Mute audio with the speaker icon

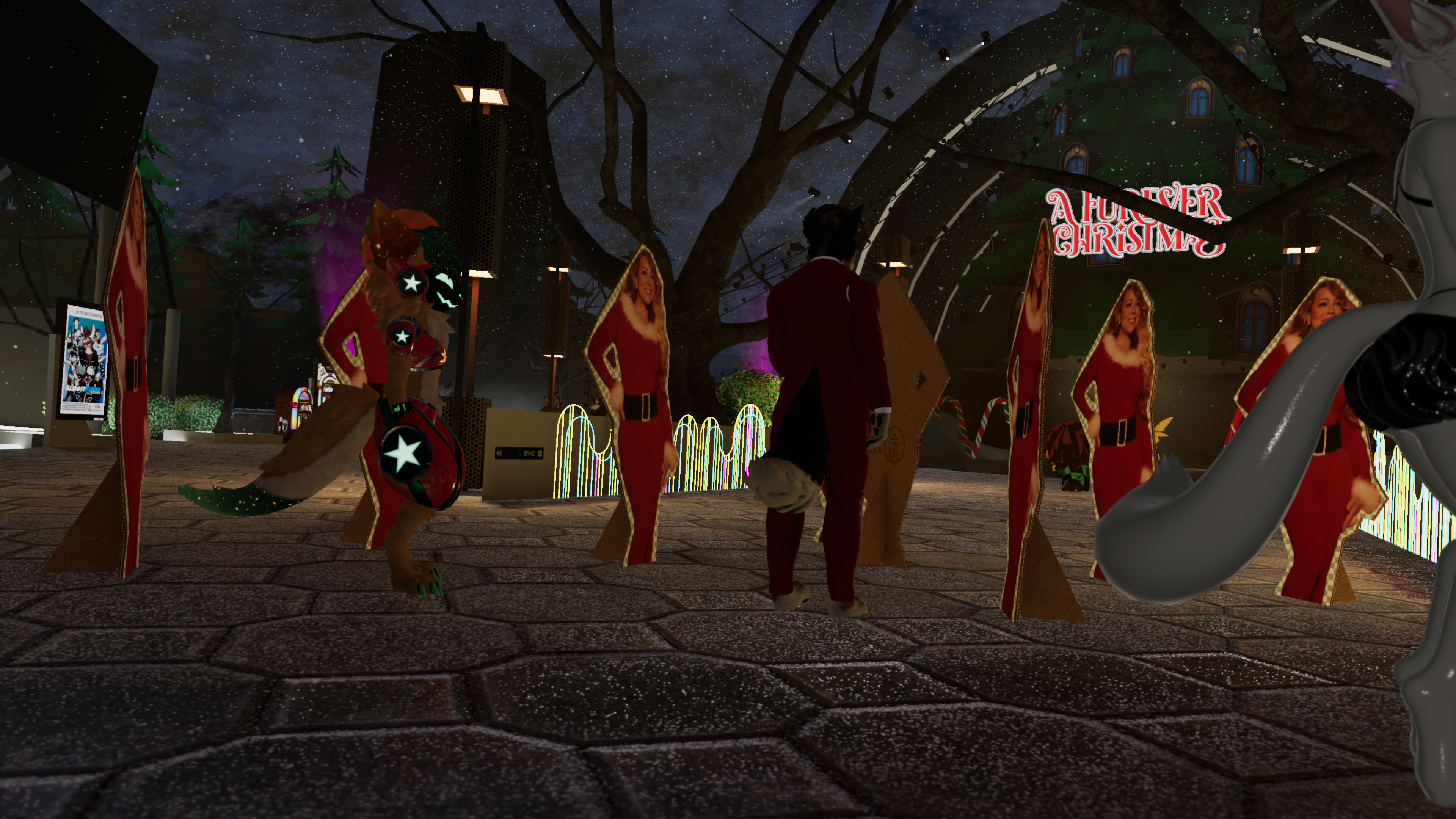click(499, 453)
